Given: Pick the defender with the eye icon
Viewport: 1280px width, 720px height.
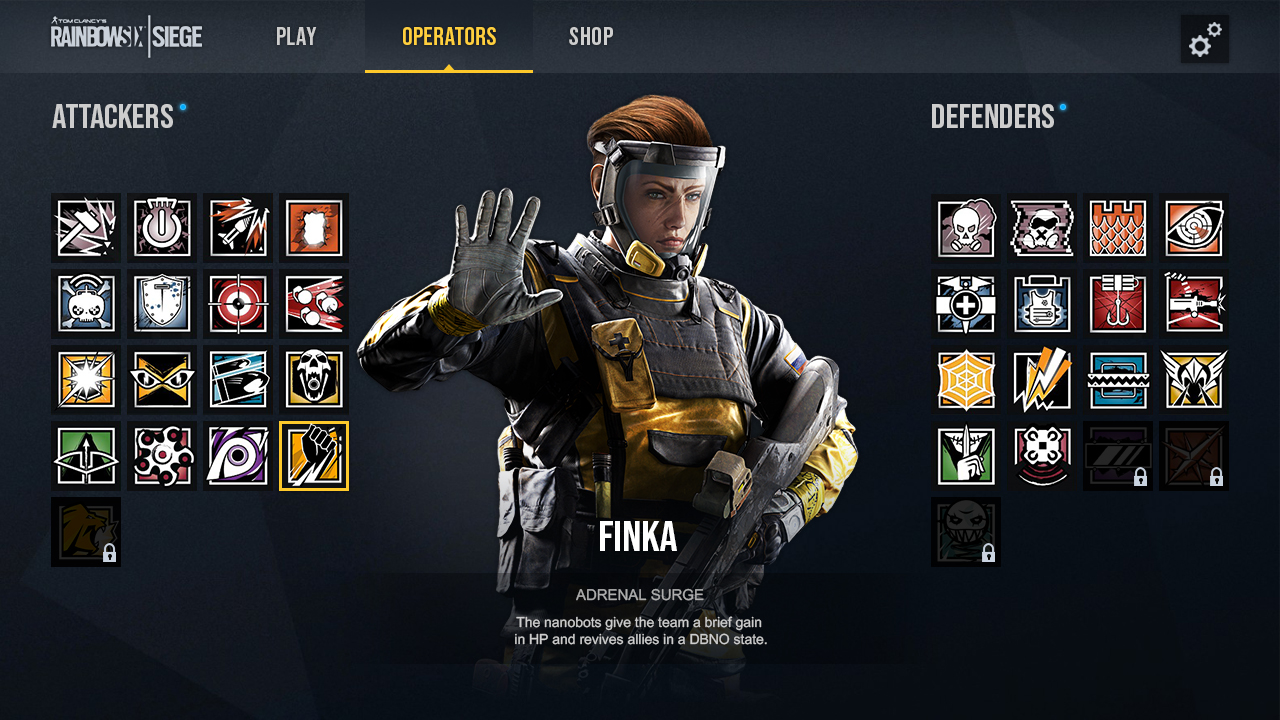Looking at the screenshot, I should (x=1194, y=228).
